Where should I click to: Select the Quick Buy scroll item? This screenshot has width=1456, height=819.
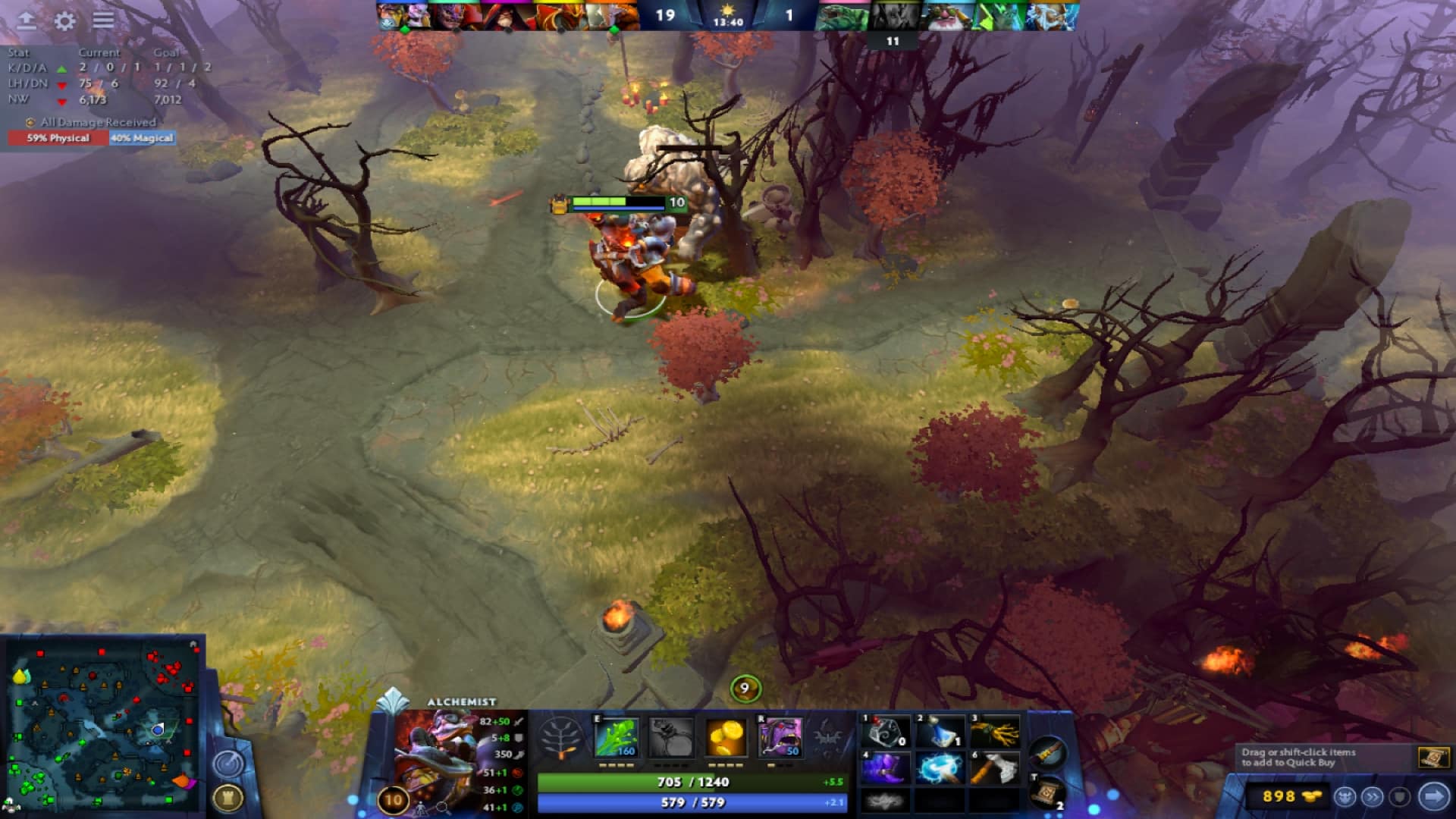click(x=1432, y=758)
